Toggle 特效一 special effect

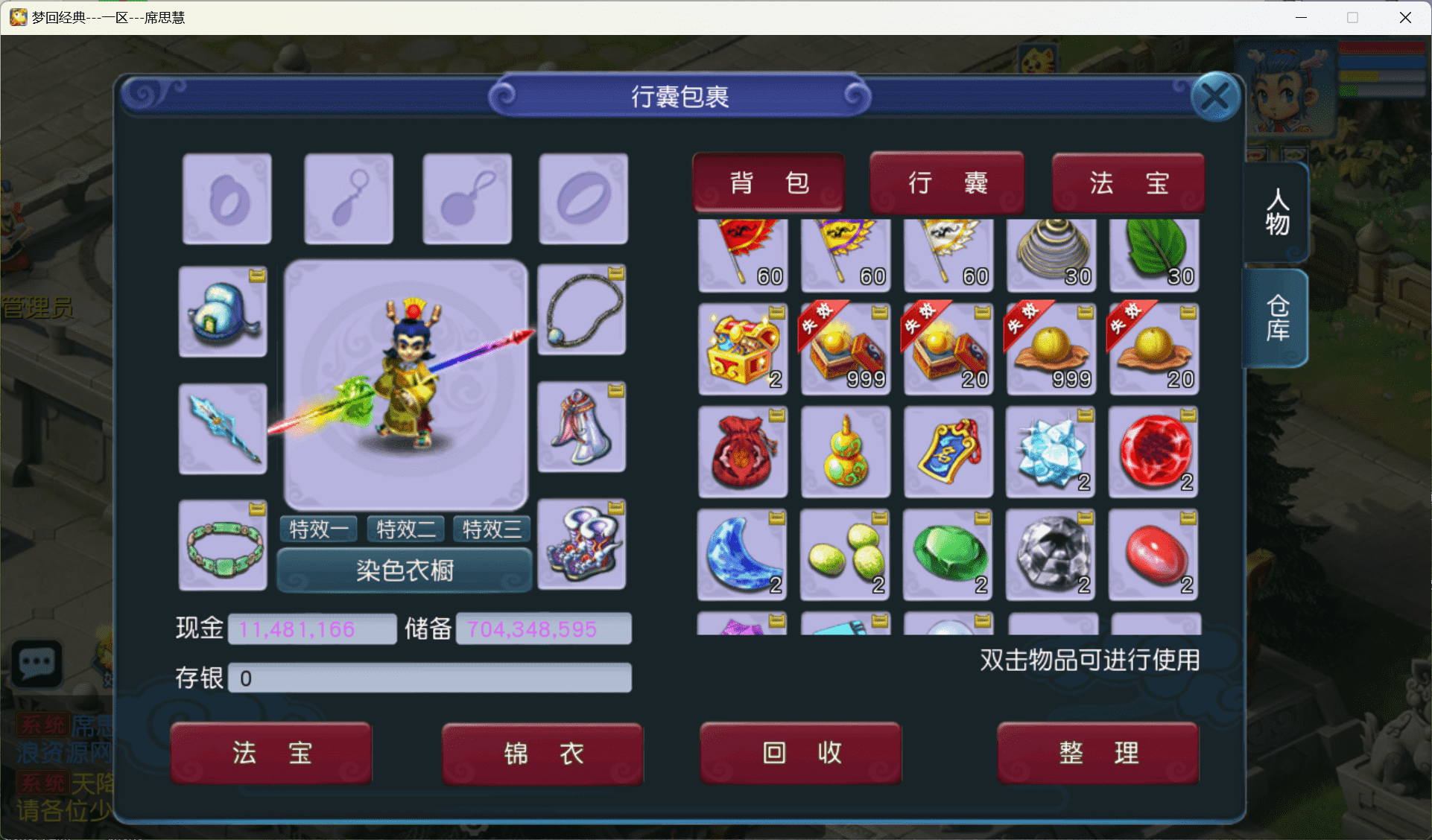click(318, 529)
